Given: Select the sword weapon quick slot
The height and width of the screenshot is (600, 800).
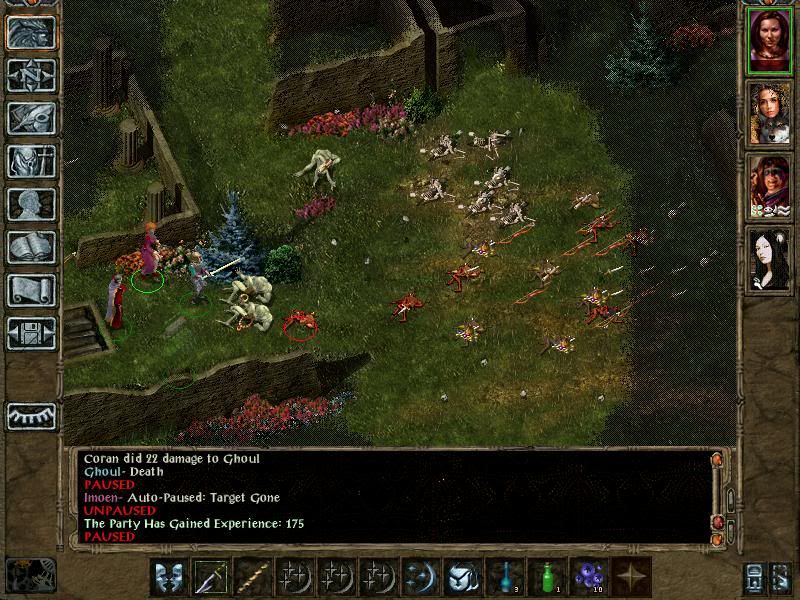Looking at the screenshot, I should tap(211, 577).
